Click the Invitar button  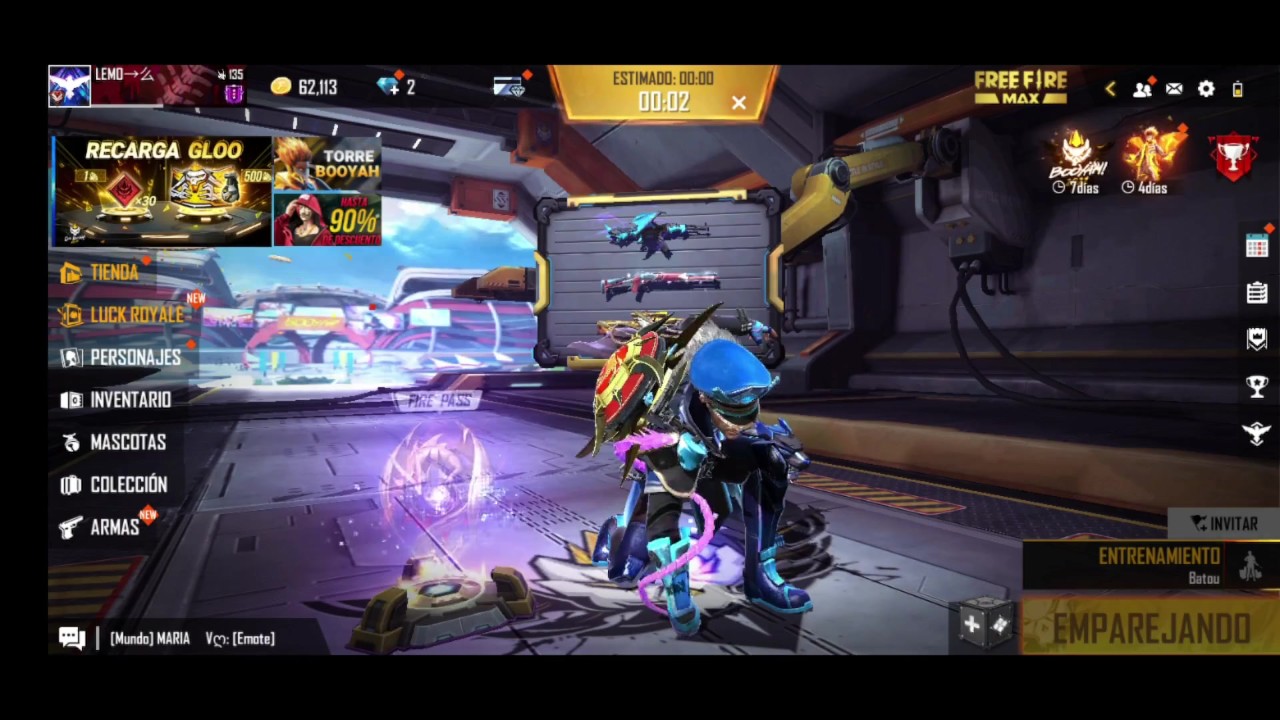1224,523
